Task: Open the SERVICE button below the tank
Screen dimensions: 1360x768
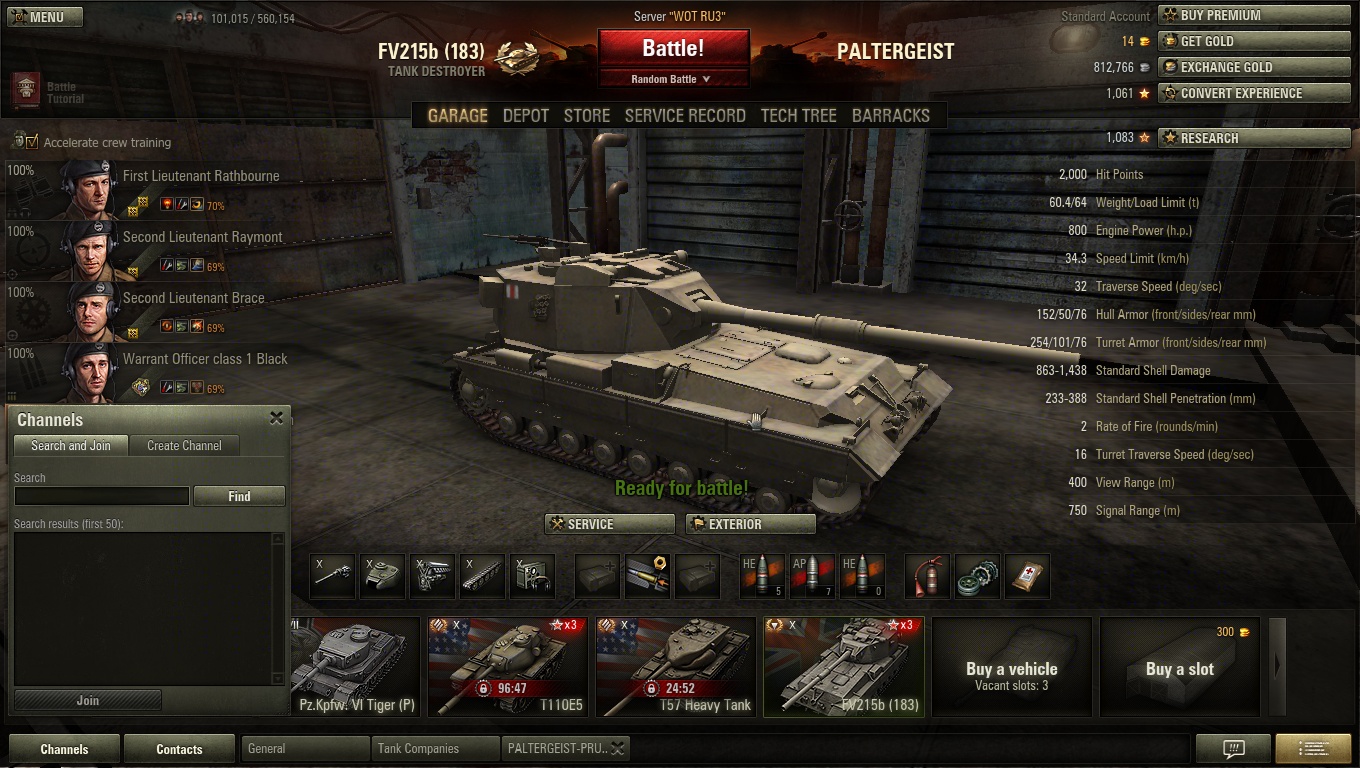Action: point(609,524)
